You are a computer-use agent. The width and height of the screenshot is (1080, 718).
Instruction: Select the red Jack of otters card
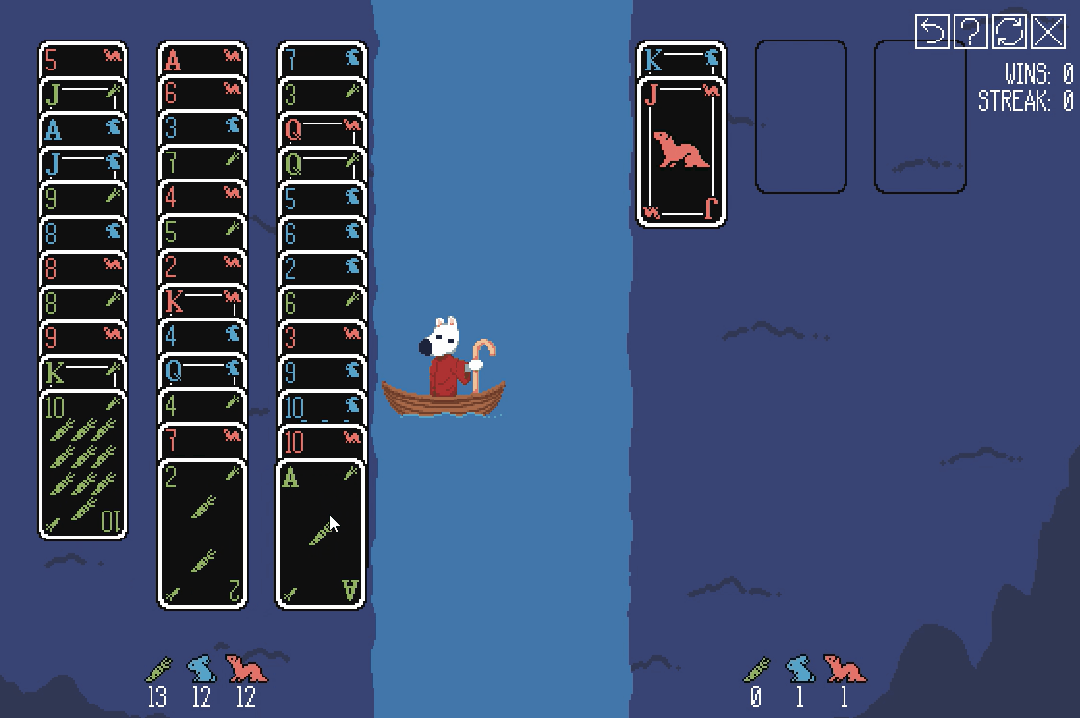(x=681, y=152)
